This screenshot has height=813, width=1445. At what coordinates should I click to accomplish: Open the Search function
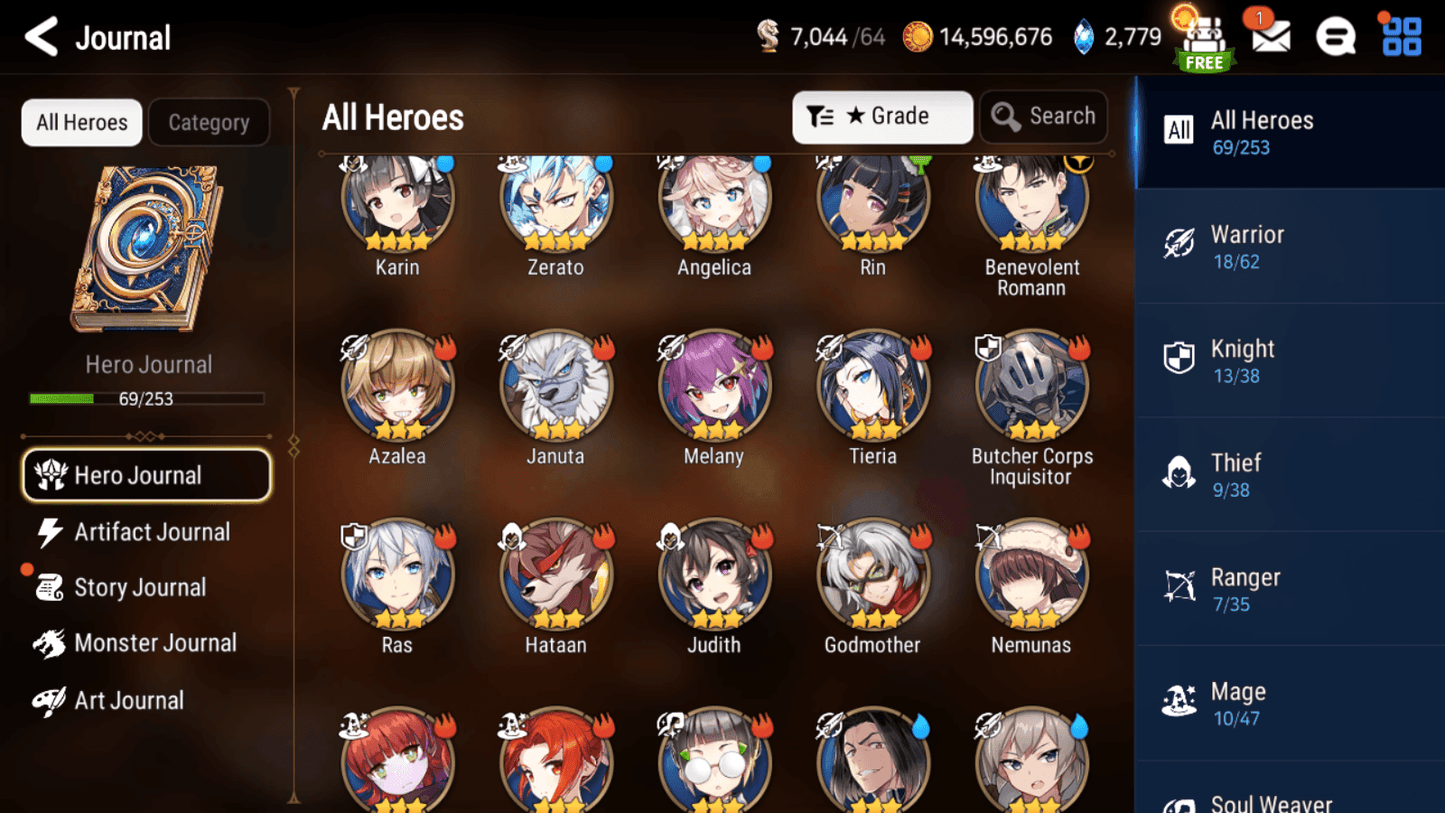1043,116
